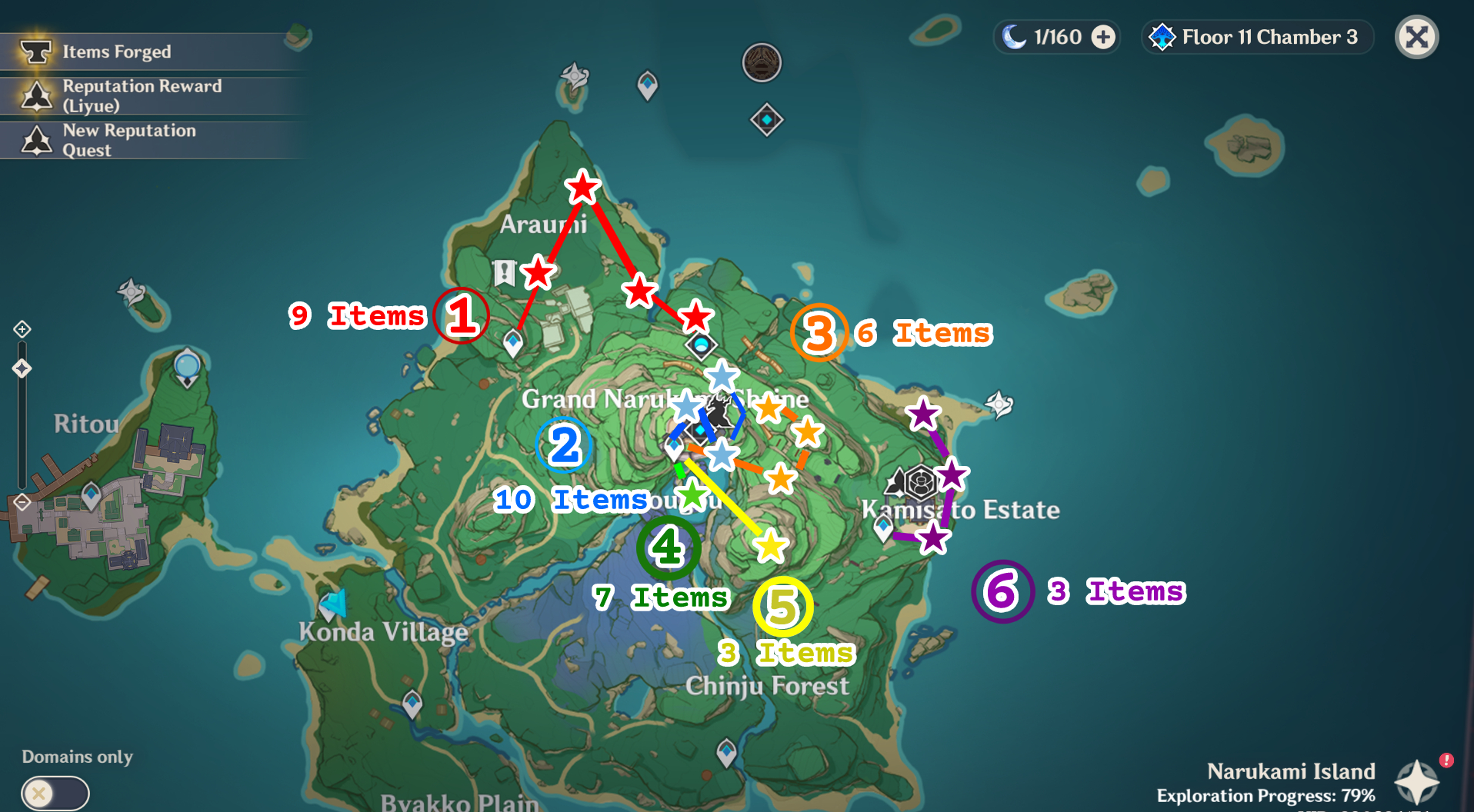Screen dimensions: 1474x812
Task: Select the Items Forged anvil icon
Action: coord(36,52)
